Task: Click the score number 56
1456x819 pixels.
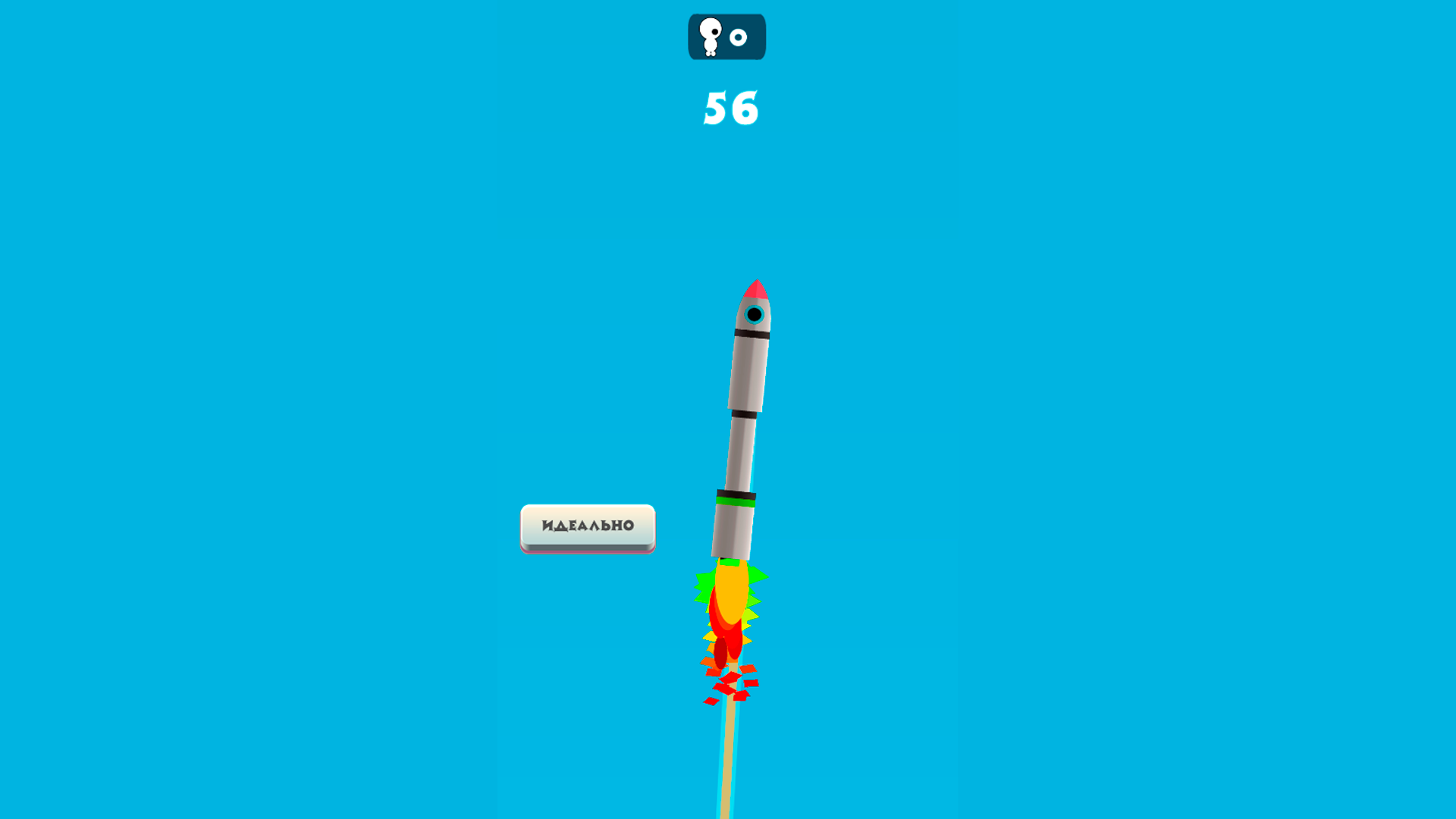Action: (x=730, y=106)
